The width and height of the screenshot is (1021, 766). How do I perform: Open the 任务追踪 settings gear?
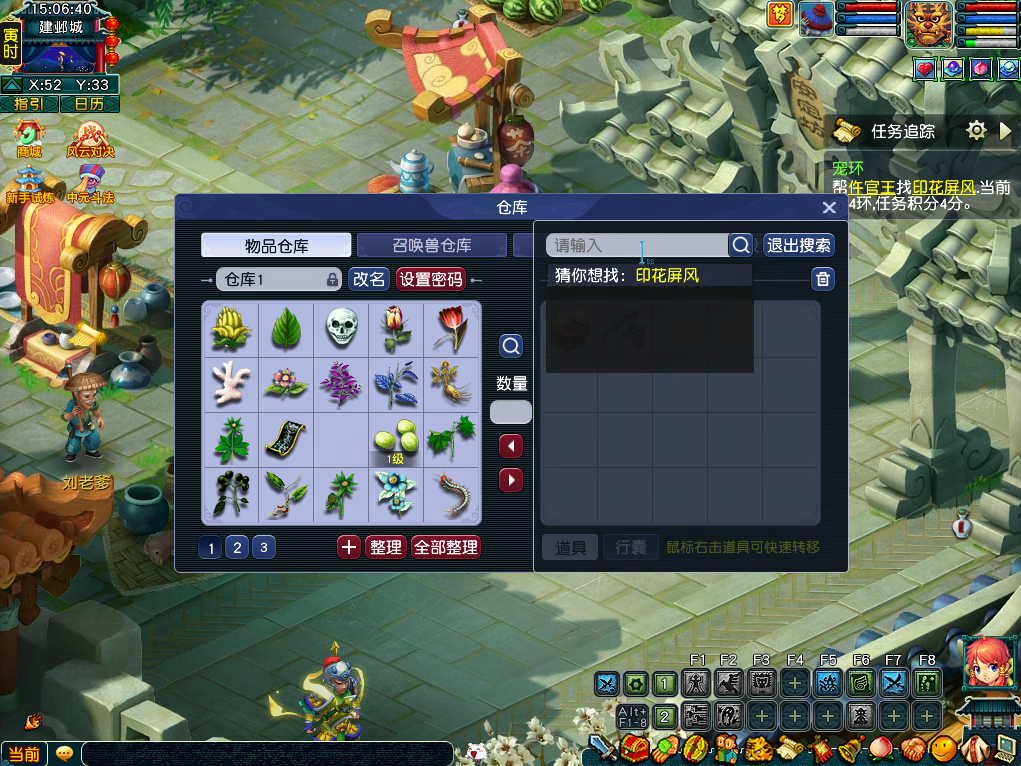pyautogui.click(x=977, y=131)
